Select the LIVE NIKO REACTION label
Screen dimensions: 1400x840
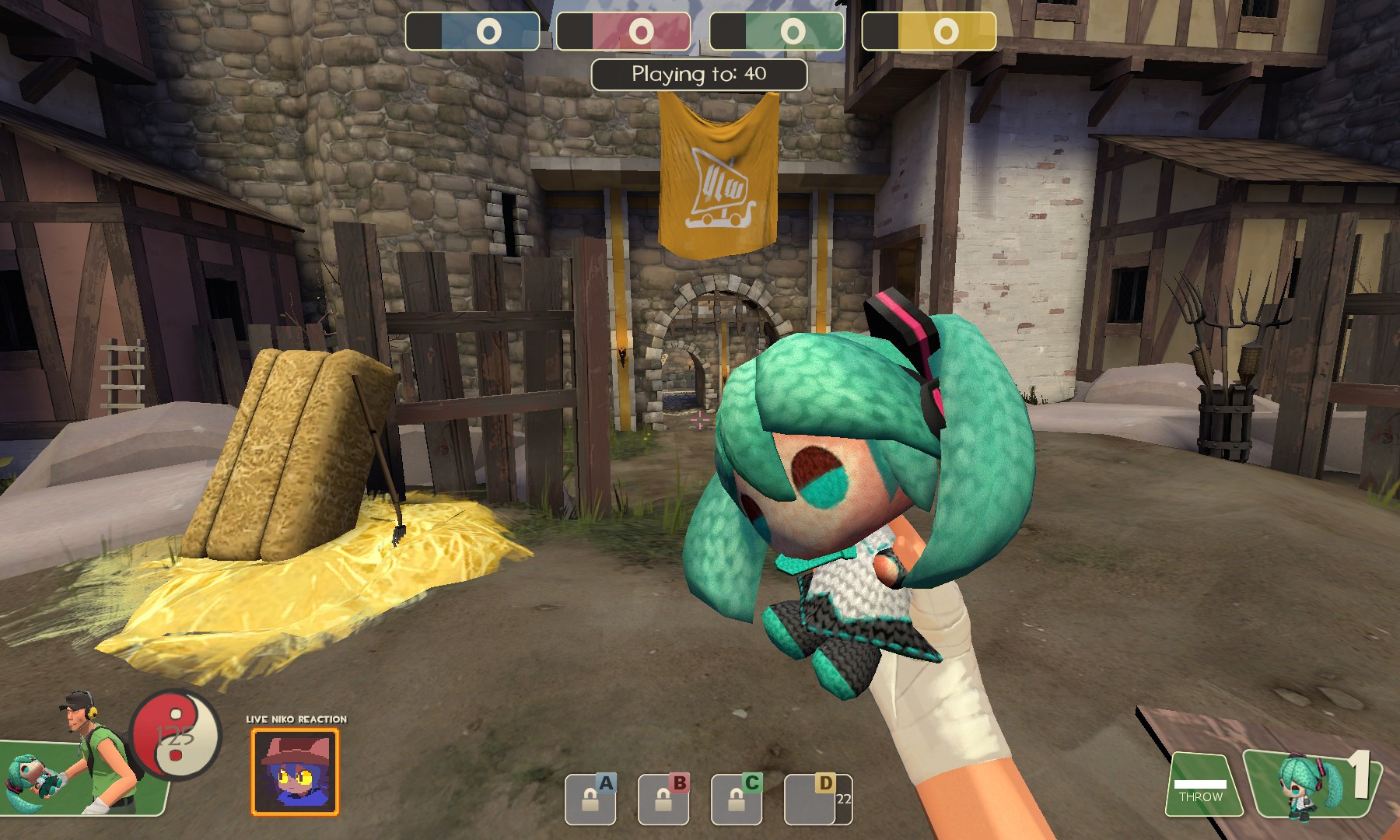(296, 720)
